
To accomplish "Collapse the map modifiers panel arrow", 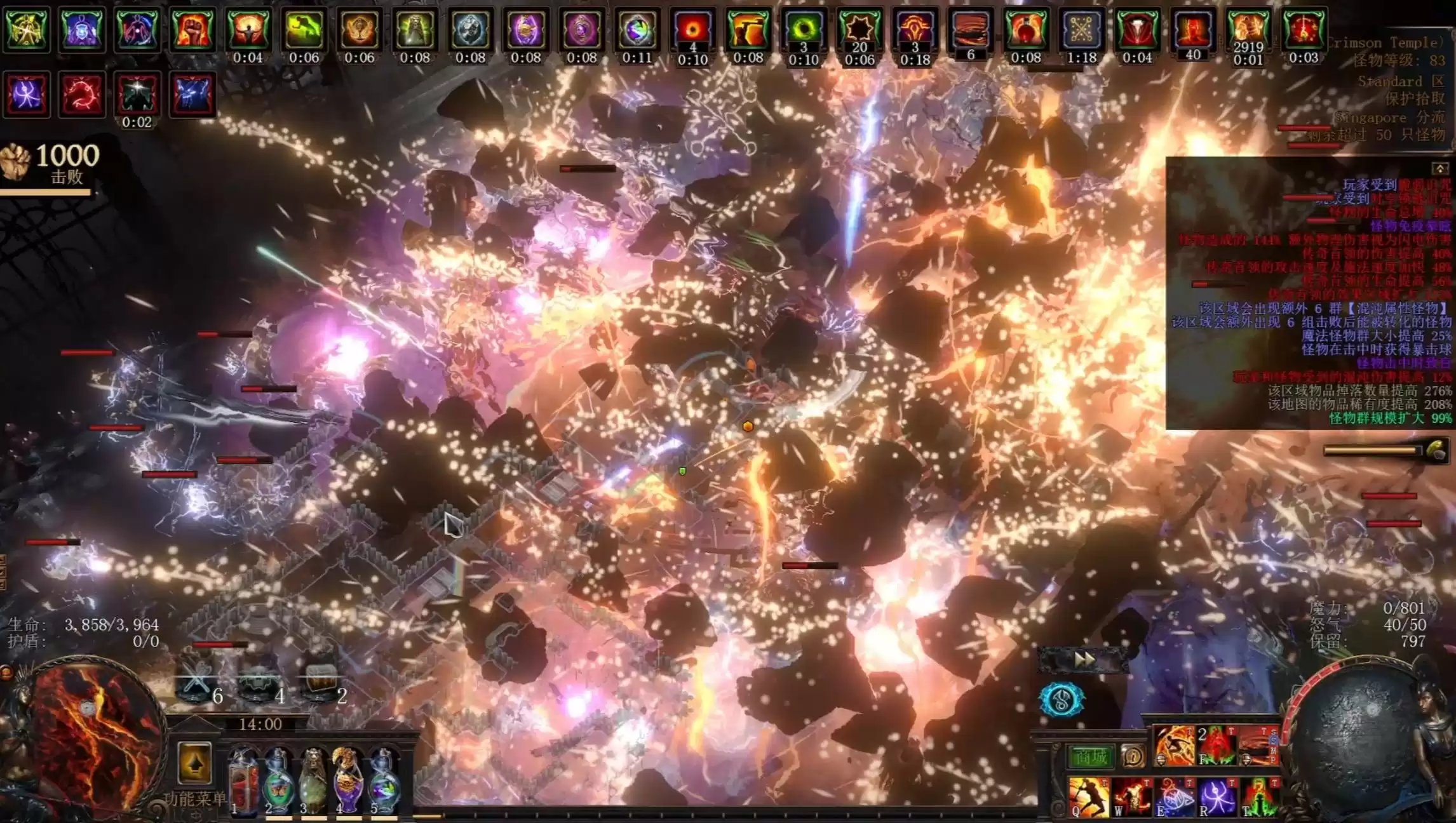I will pos(1439,168).
